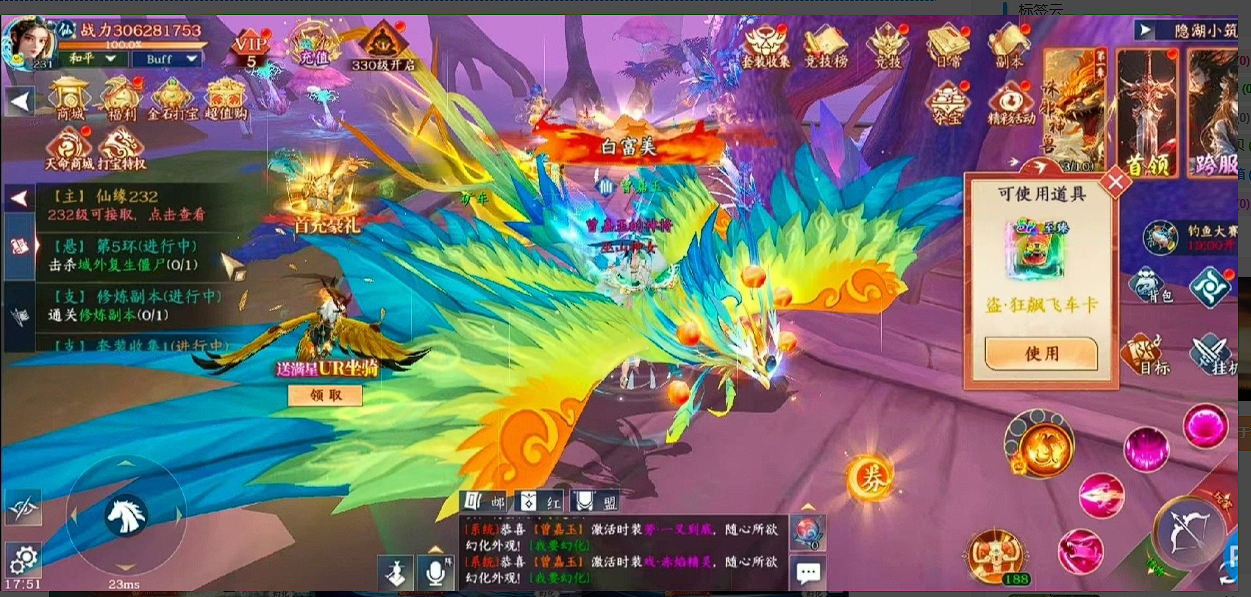Use the 狂飙飞车卡 item with 使用
This screenshot has height=597, width=1251.
point(1041,353)
